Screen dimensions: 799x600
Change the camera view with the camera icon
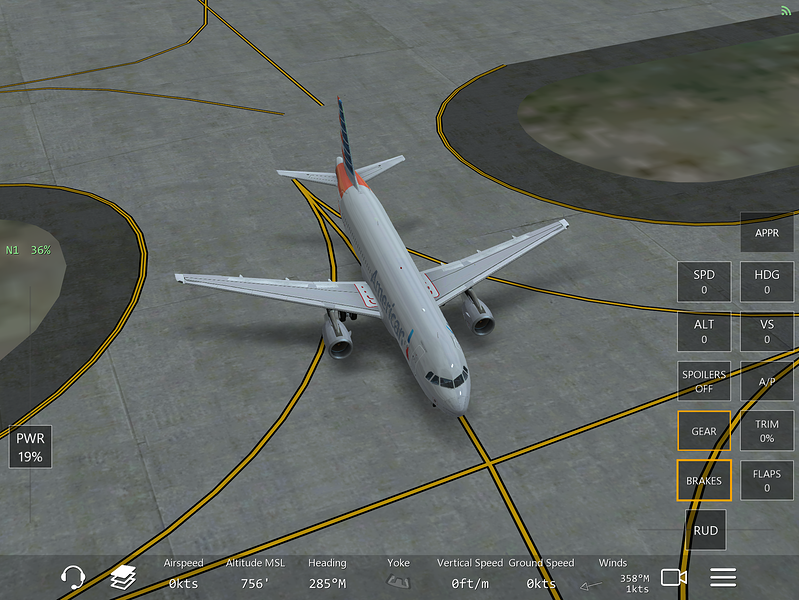coord(674,577)
